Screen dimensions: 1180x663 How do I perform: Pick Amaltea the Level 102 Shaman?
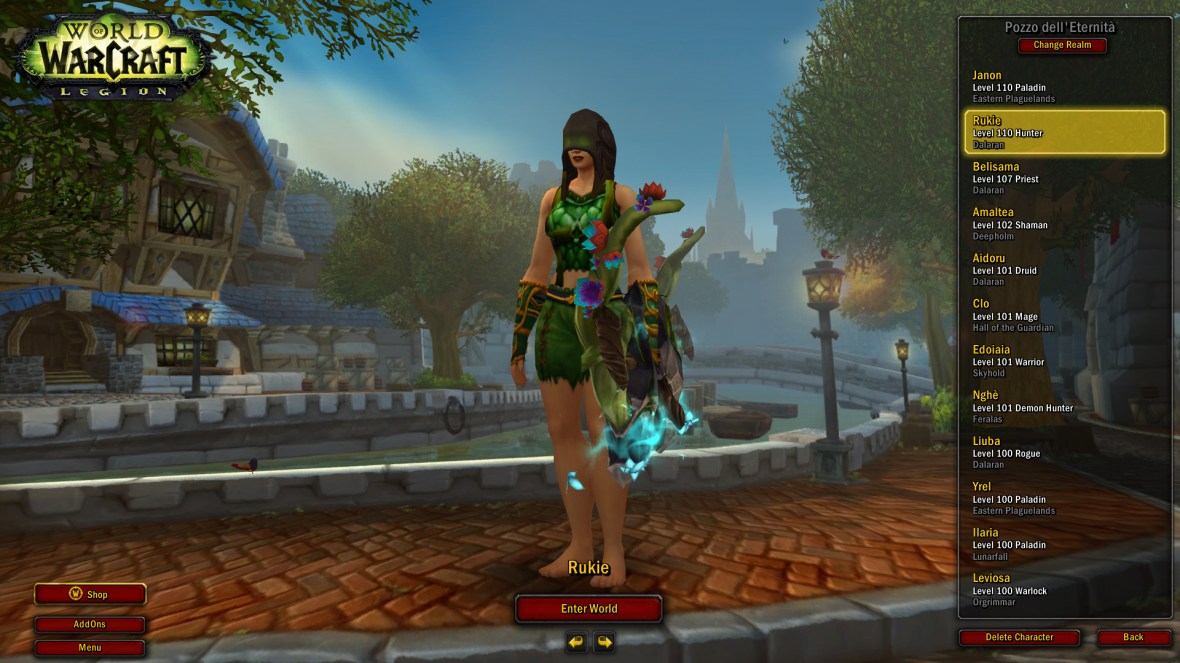pos(1064,224)
